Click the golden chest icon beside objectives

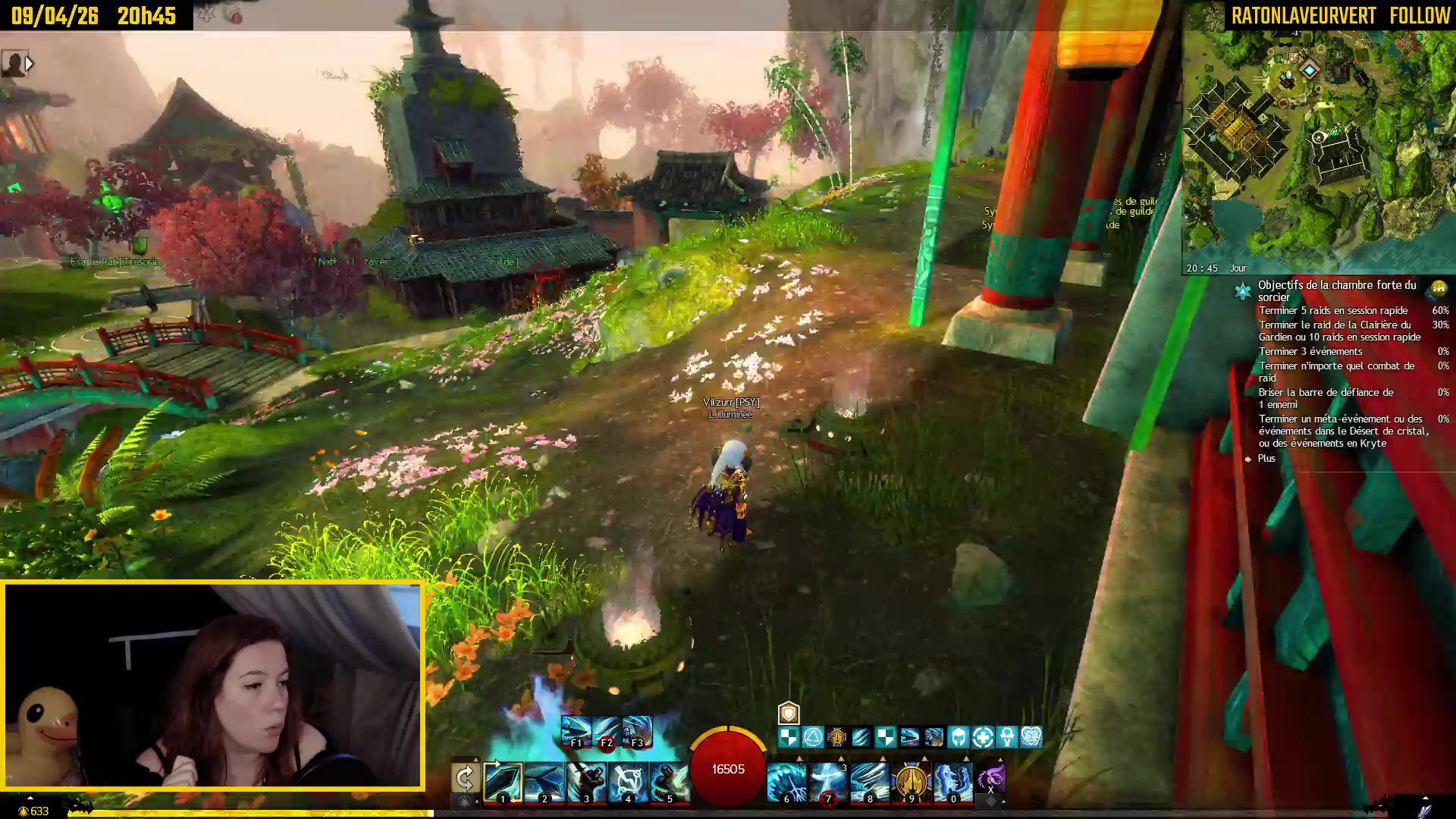(1438, 289)
